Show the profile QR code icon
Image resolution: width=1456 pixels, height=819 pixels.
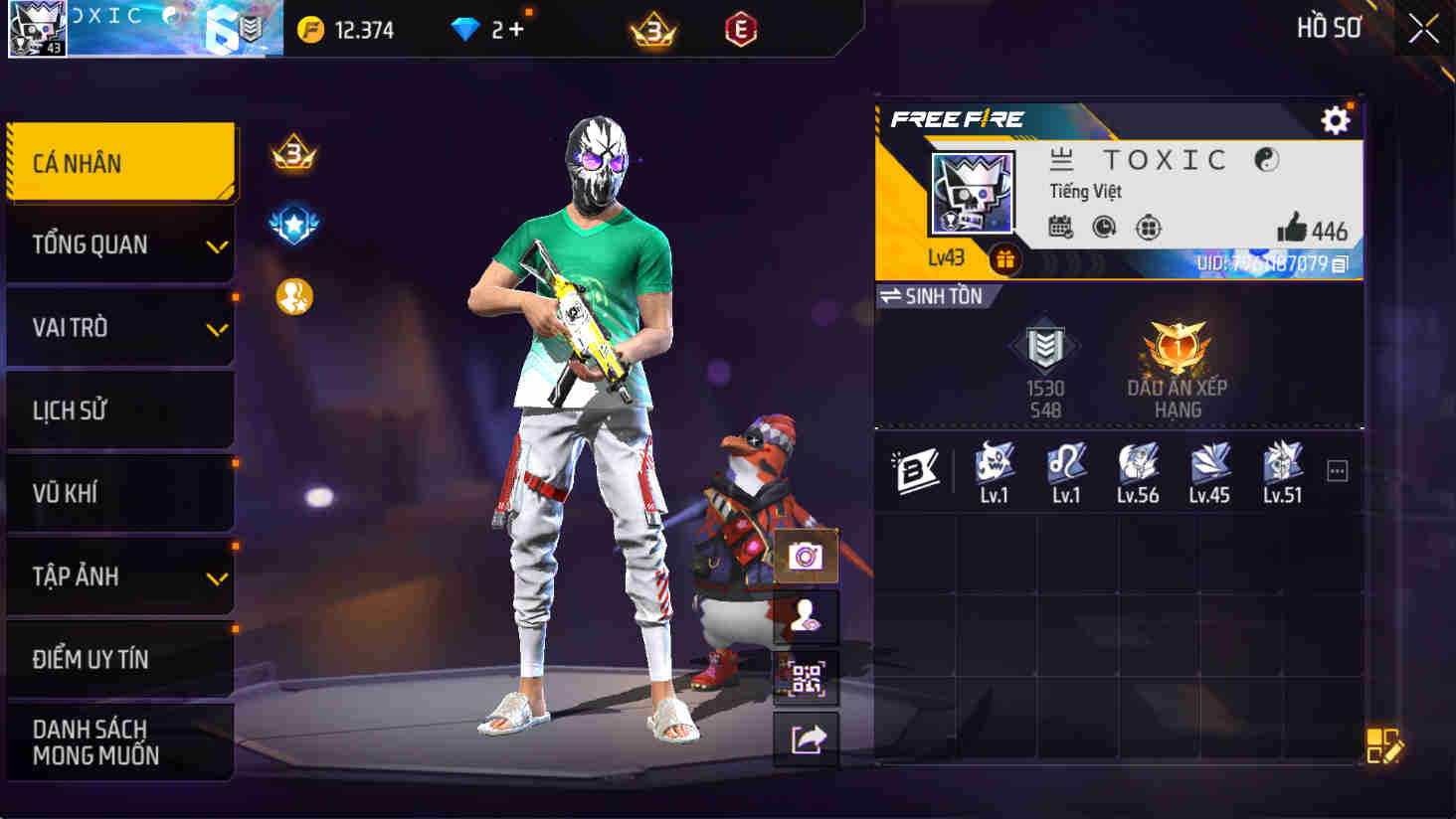[808, 680]
